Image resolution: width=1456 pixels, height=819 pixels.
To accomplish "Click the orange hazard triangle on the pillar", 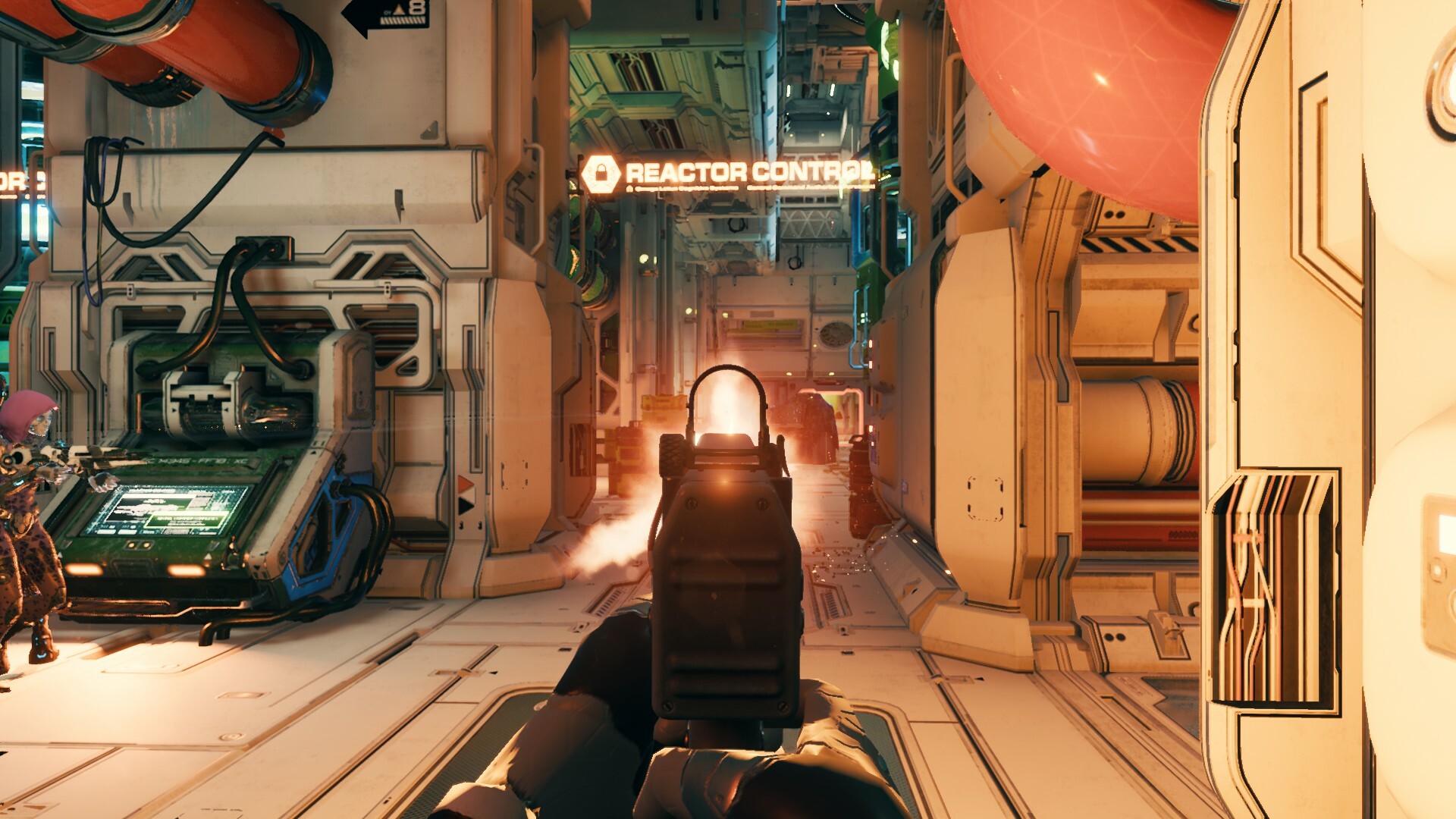I will coord(464,484).
